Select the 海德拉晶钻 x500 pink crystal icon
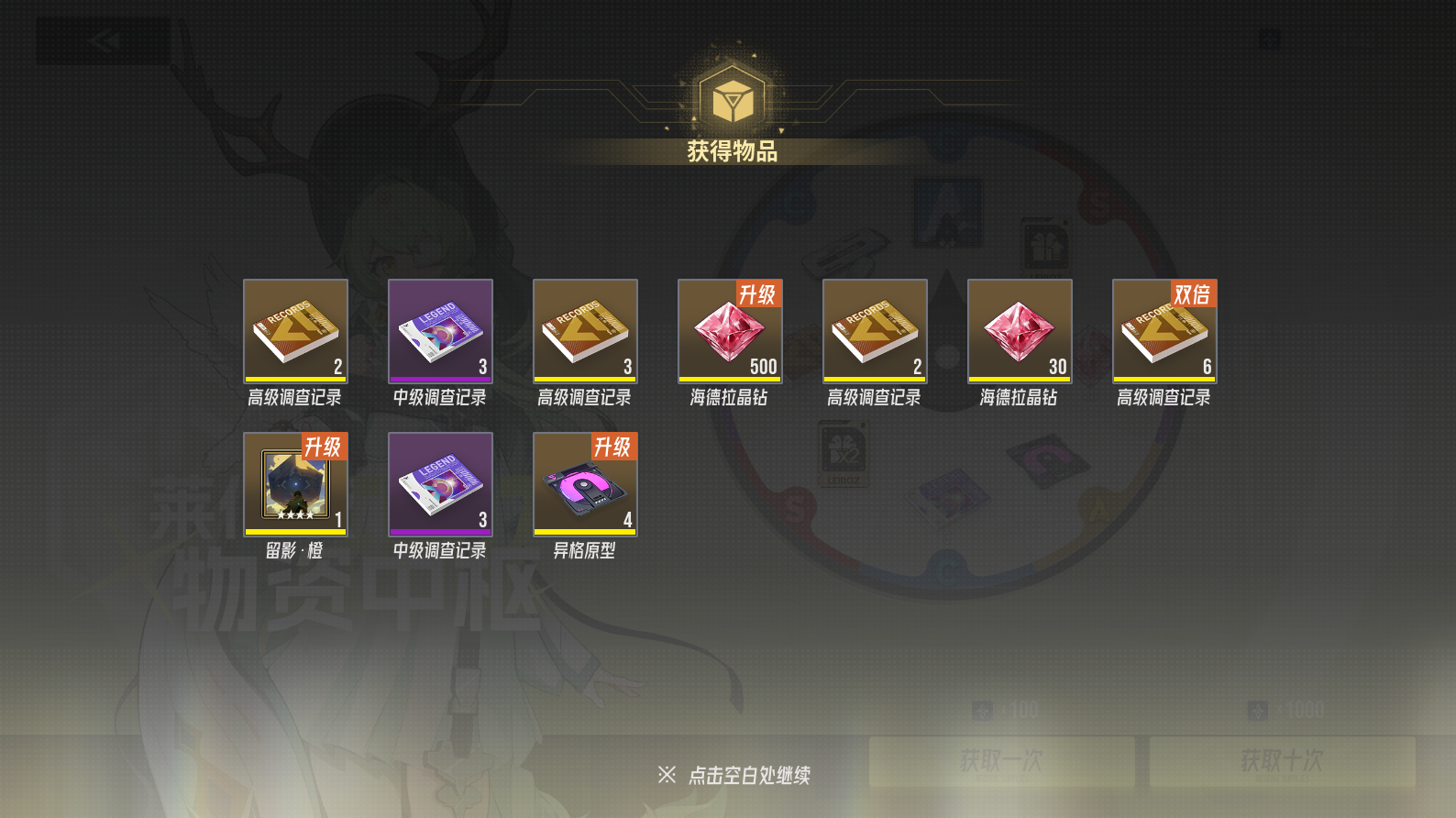Screen dimensions: 1456x818 click(729, 330)
